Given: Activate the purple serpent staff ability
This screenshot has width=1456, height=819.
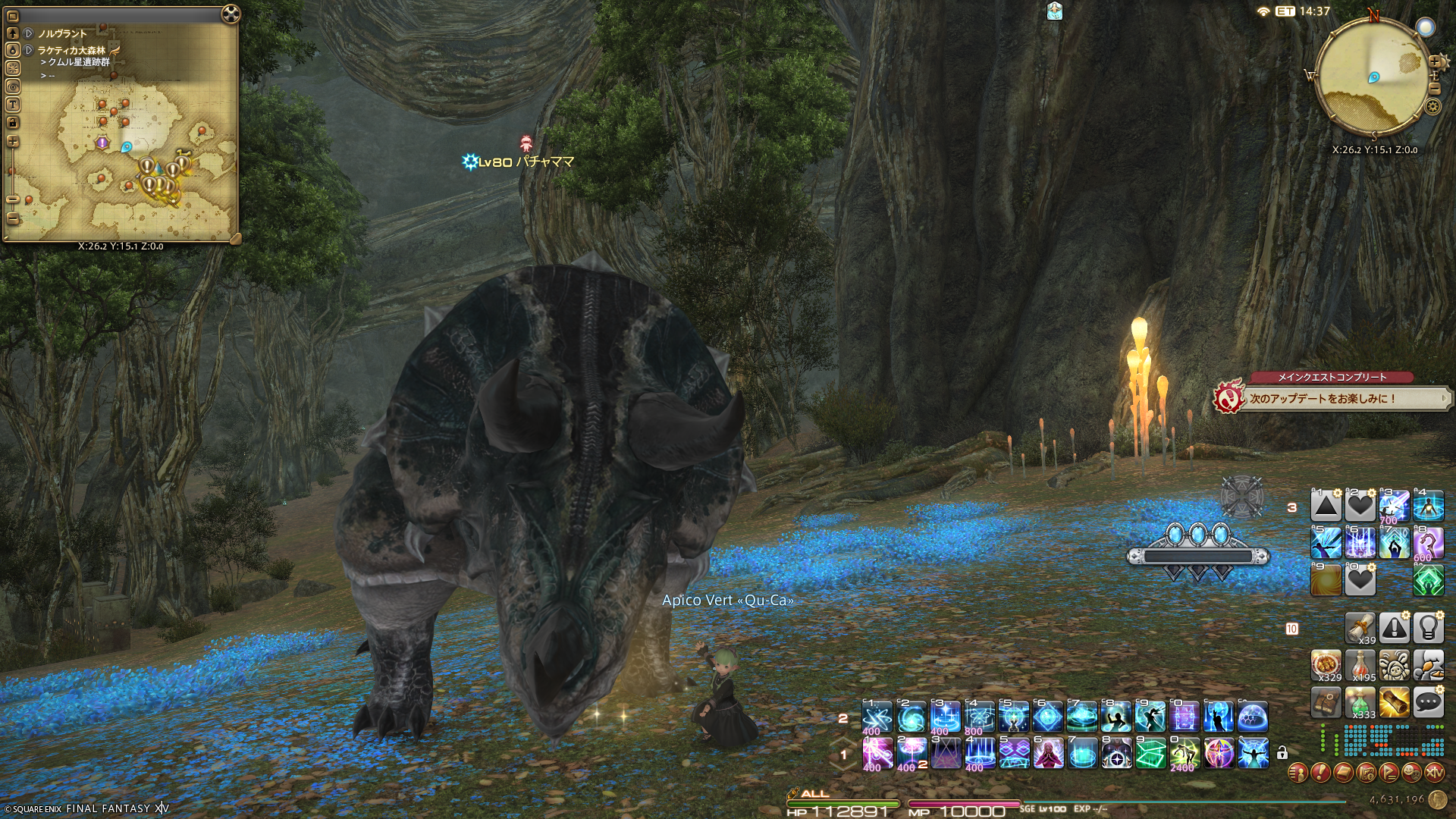Looking at the screenshot, I should [x=1428, y=543].
